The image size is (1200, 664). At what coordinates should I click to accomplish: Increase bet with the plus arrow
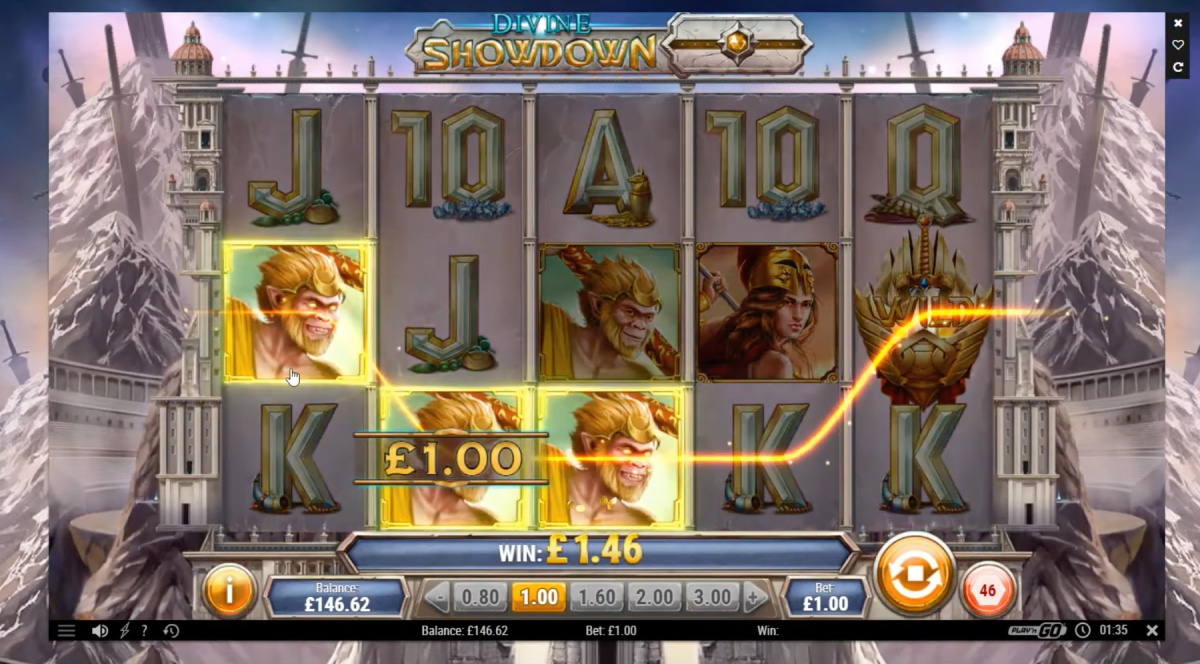pos(755,598)
